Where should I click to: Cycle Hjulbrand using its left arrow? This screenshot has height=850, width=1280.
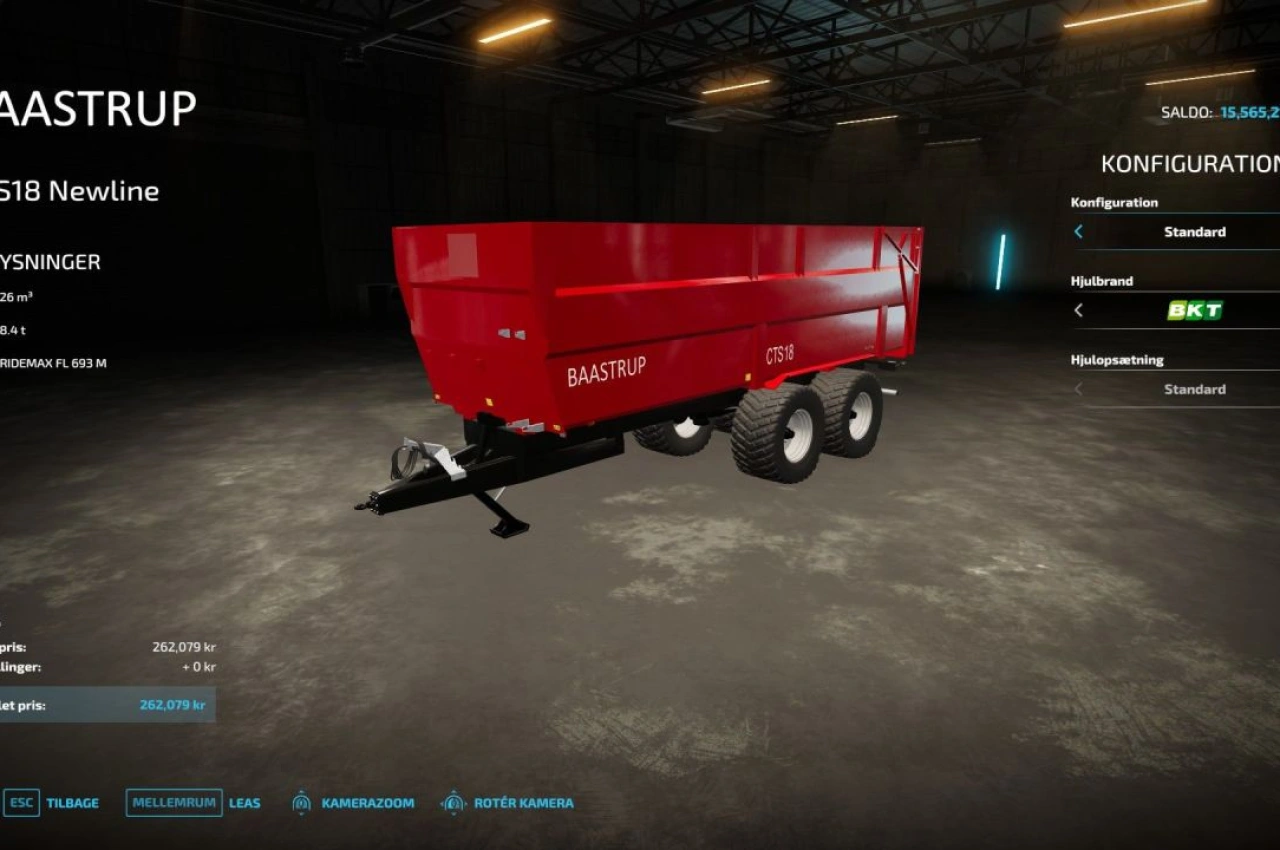tap(1077, 311)
